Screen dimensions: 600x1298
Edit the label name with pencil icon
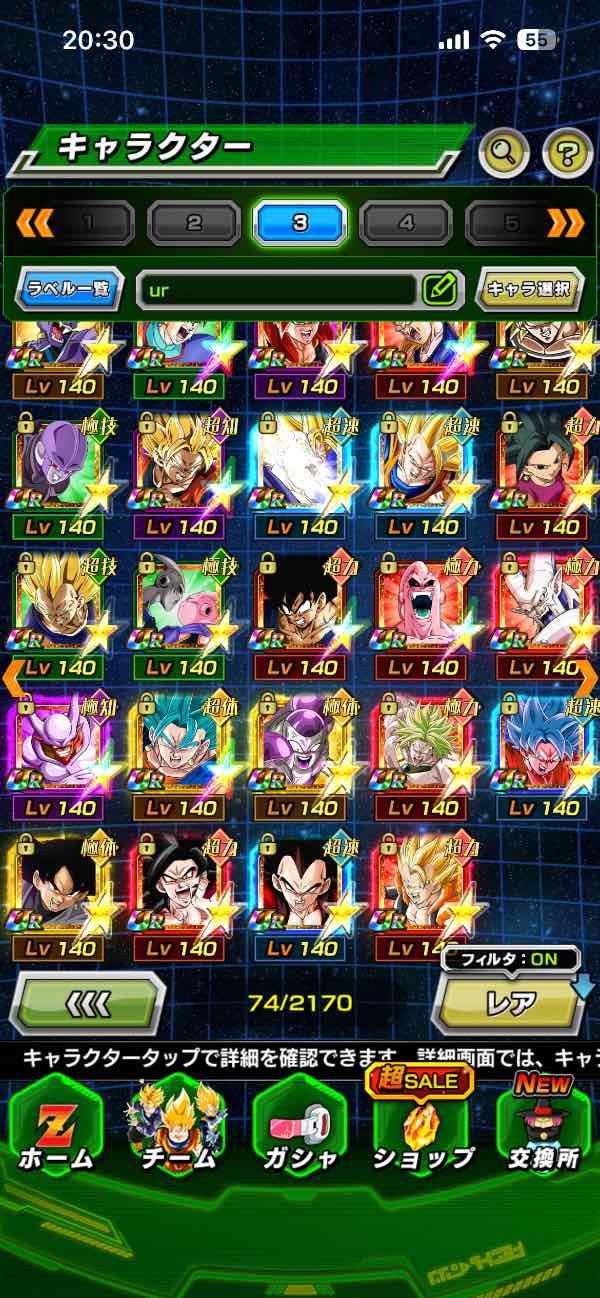[x=440, y=290]
